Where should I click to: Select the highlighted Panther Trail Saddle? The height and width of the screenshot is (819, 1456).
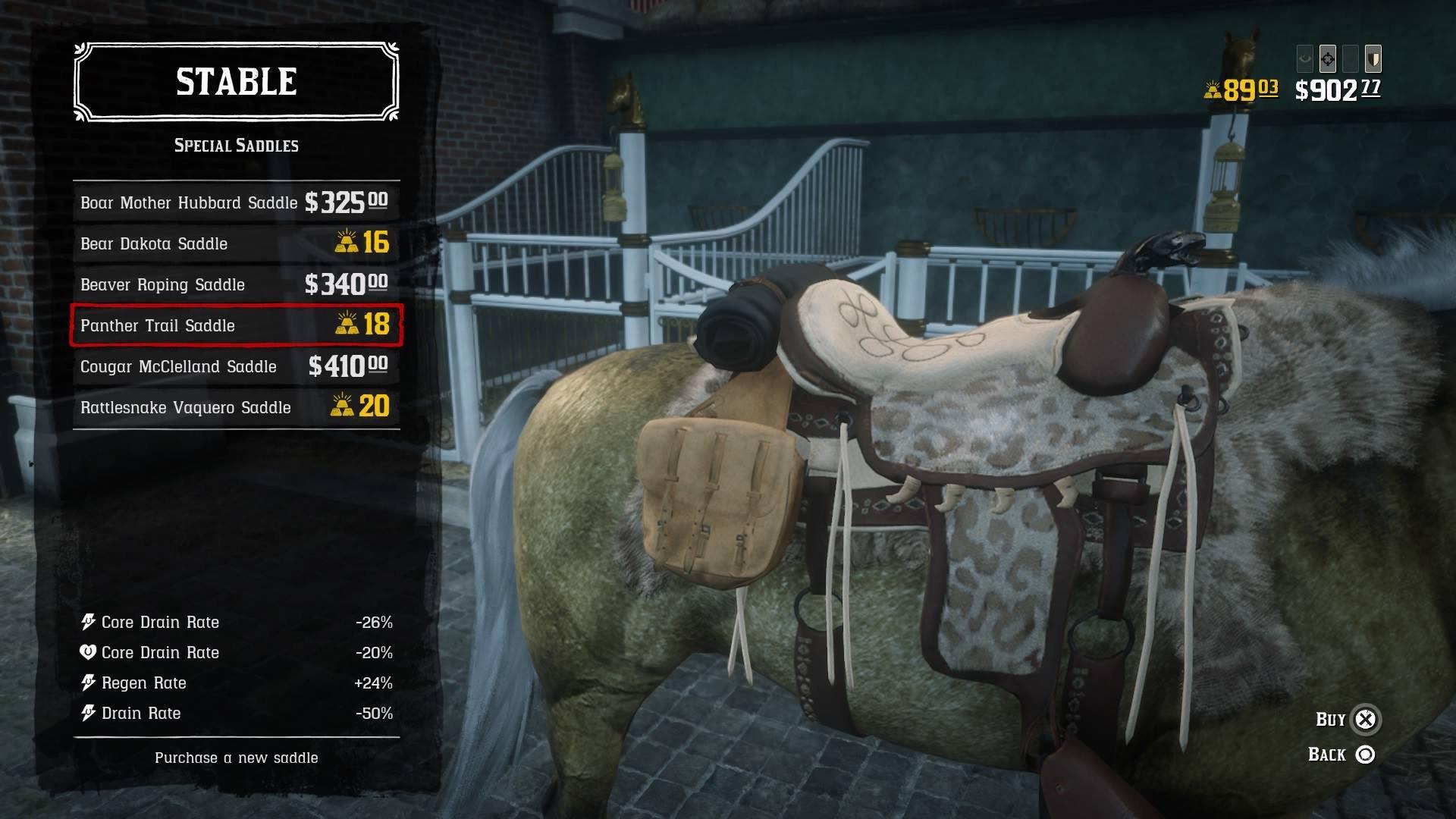click(235, 325)
